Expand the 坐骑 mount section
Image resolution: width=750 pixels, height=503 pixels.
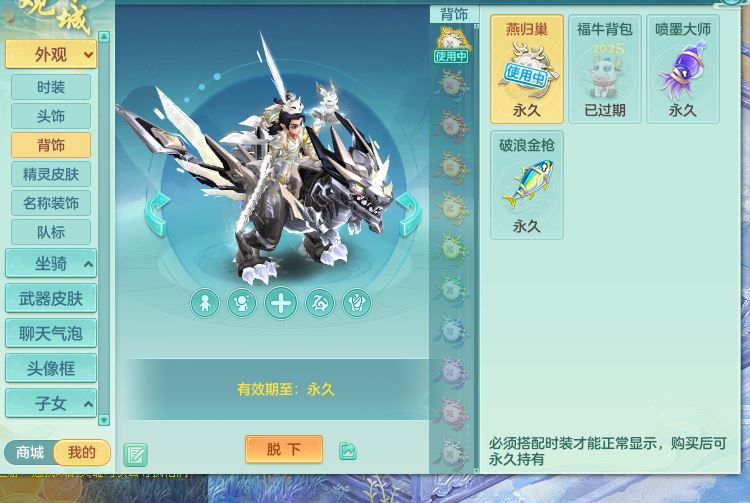coord(50,264)
